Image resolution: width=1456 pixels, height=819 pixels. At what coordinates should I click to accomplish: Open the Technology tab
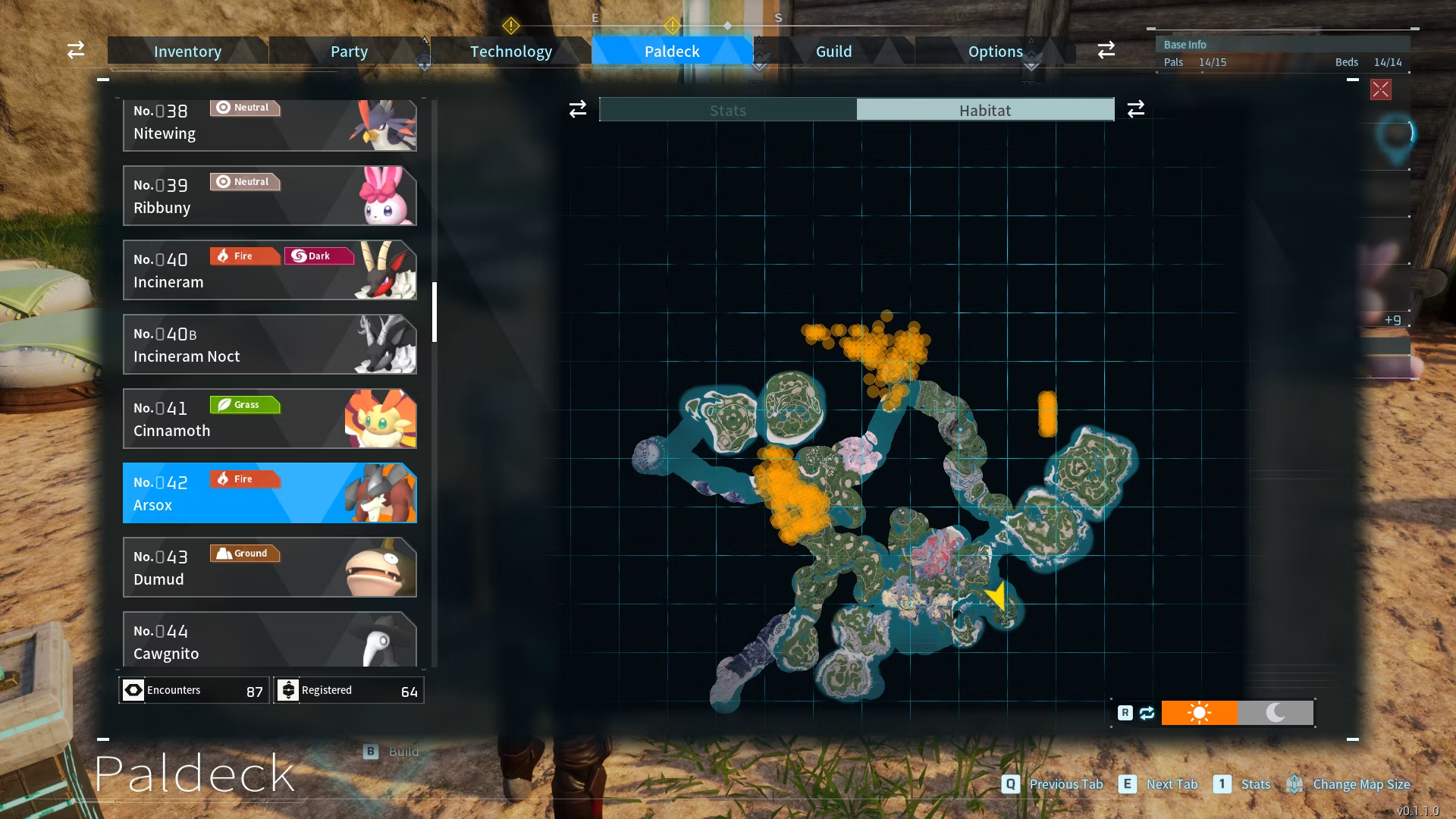pyautogui.click(x=510, y=52)
